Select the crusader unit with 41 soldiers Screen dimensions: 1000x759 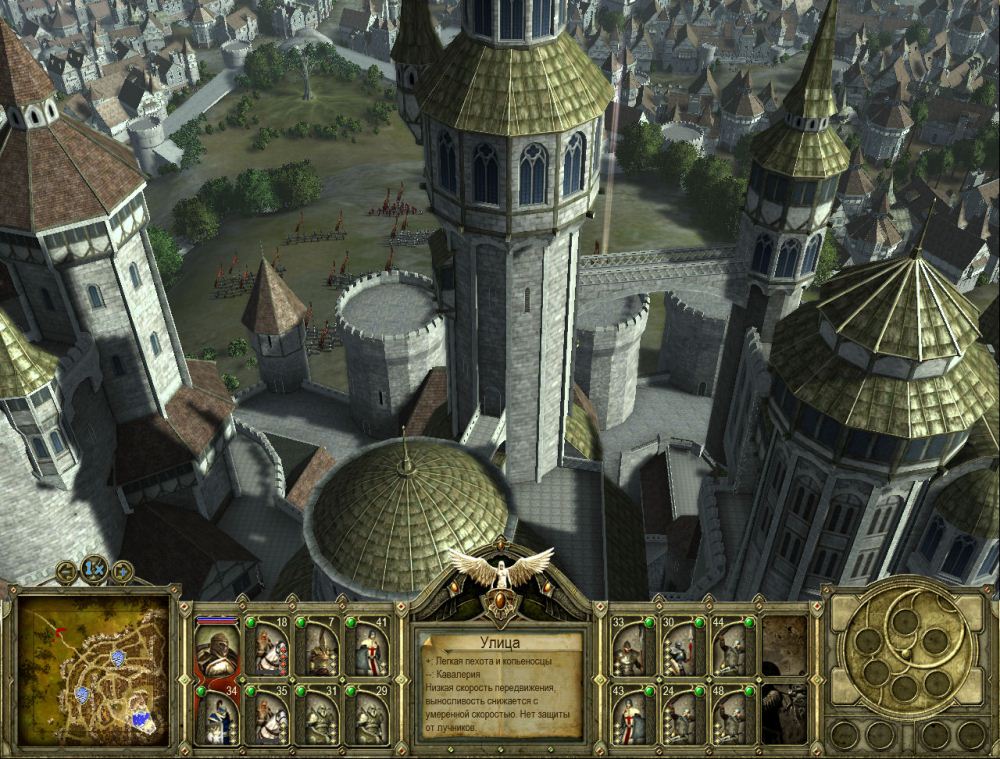tap(366, 647)
